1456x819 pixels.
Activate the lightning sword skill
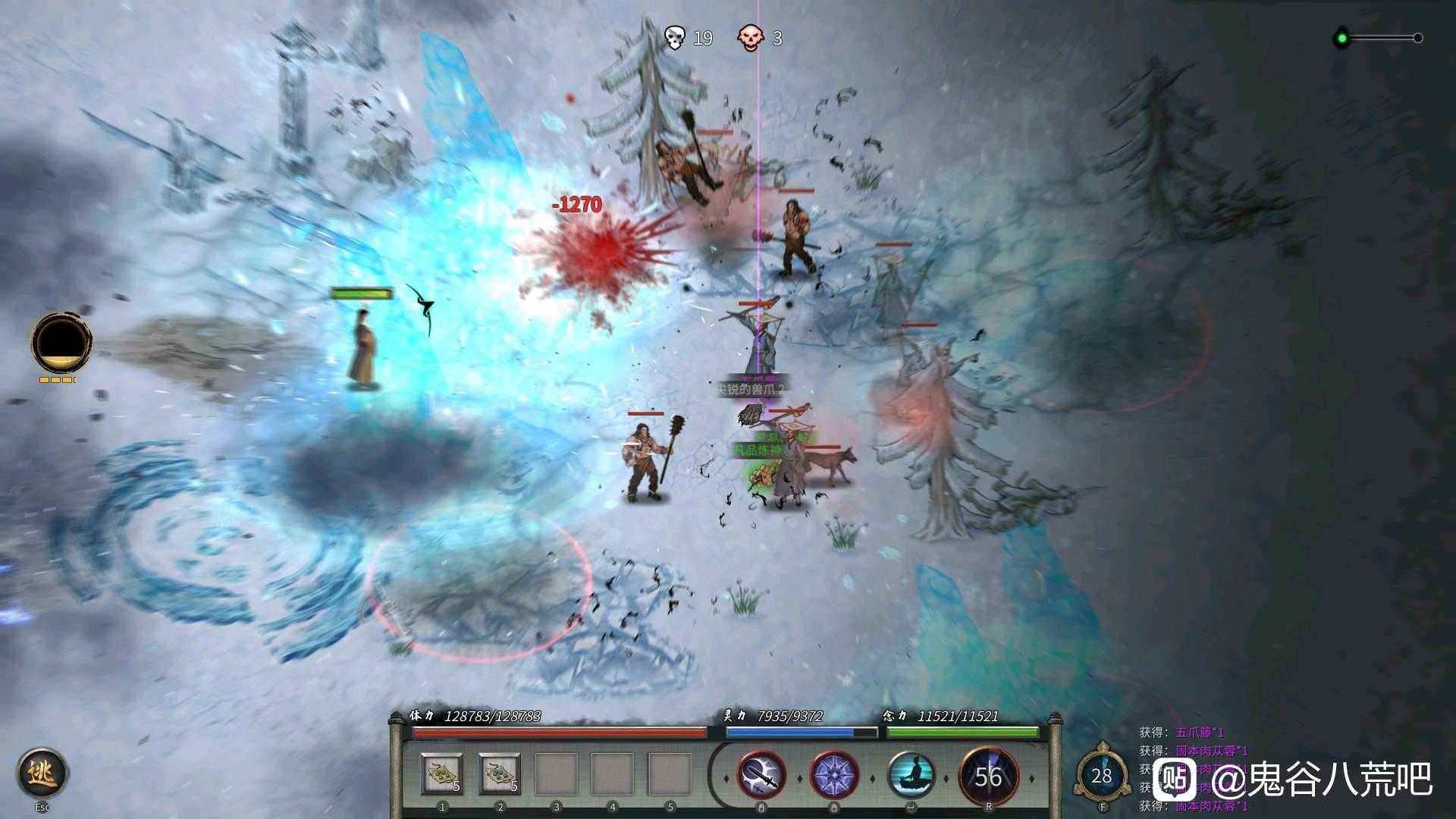click(x=761, y=777)
